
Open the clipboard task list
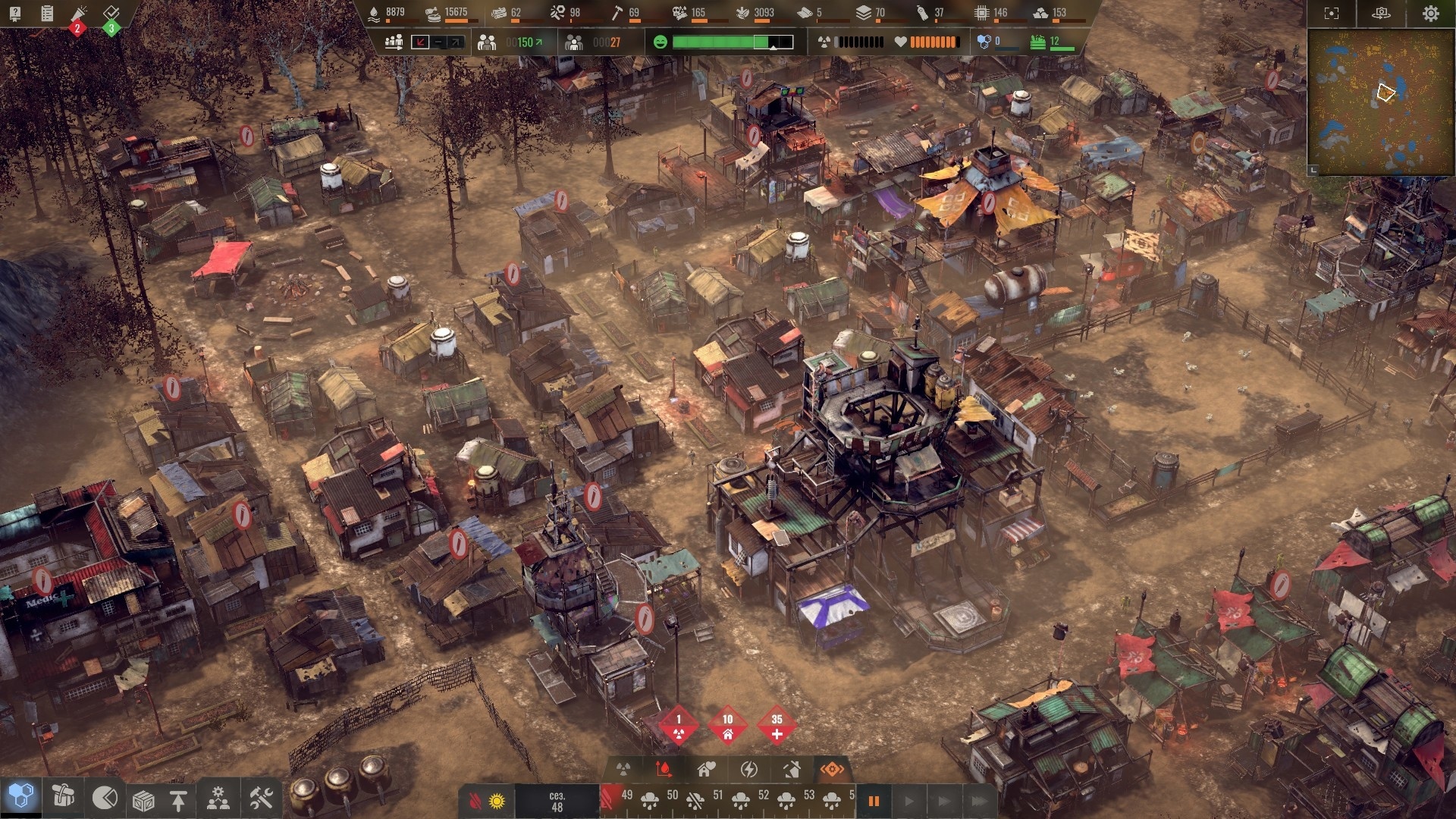coord(47,14)
